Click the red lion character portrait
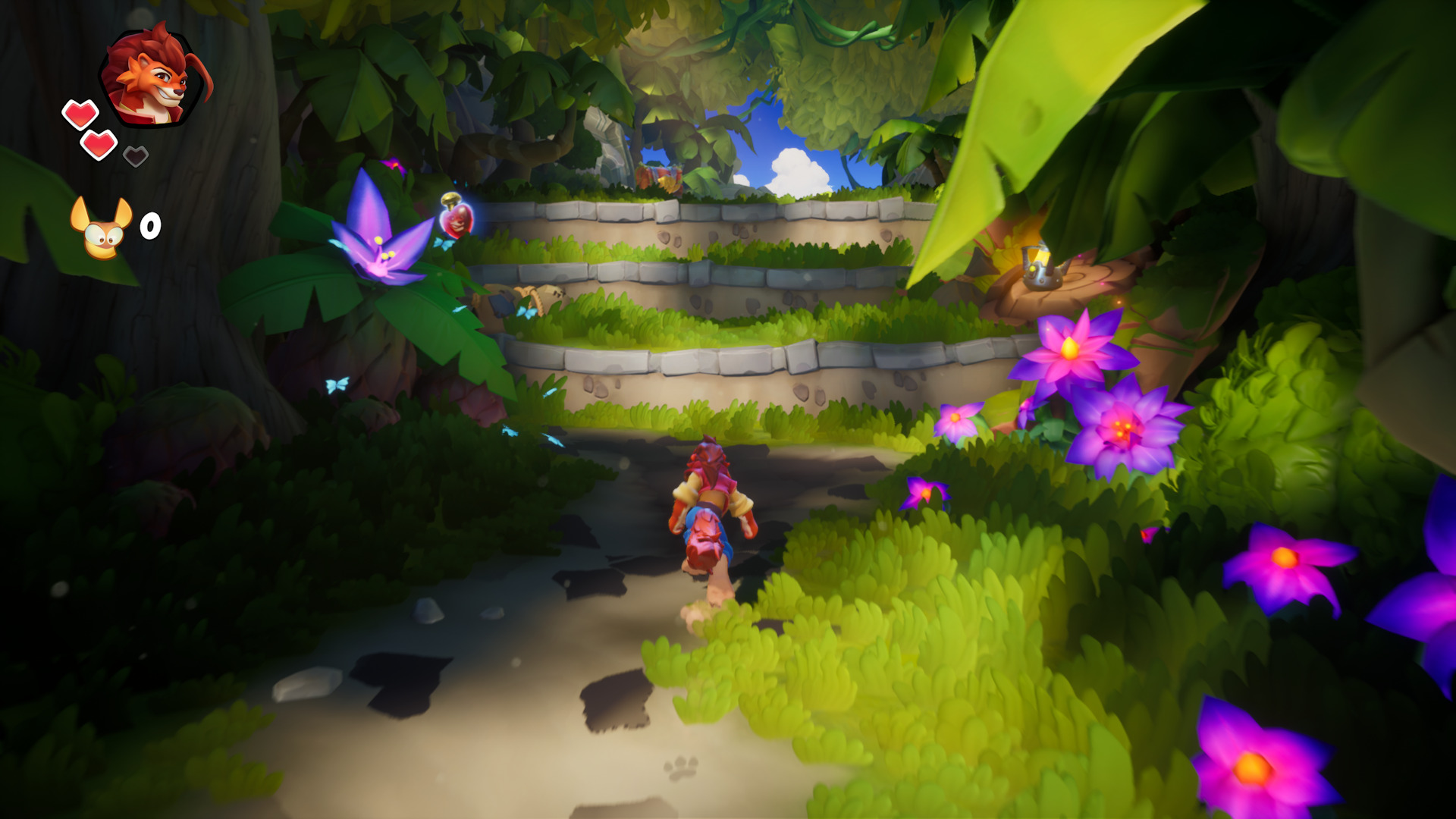1456x819 pixels. (x=154, y=77)
